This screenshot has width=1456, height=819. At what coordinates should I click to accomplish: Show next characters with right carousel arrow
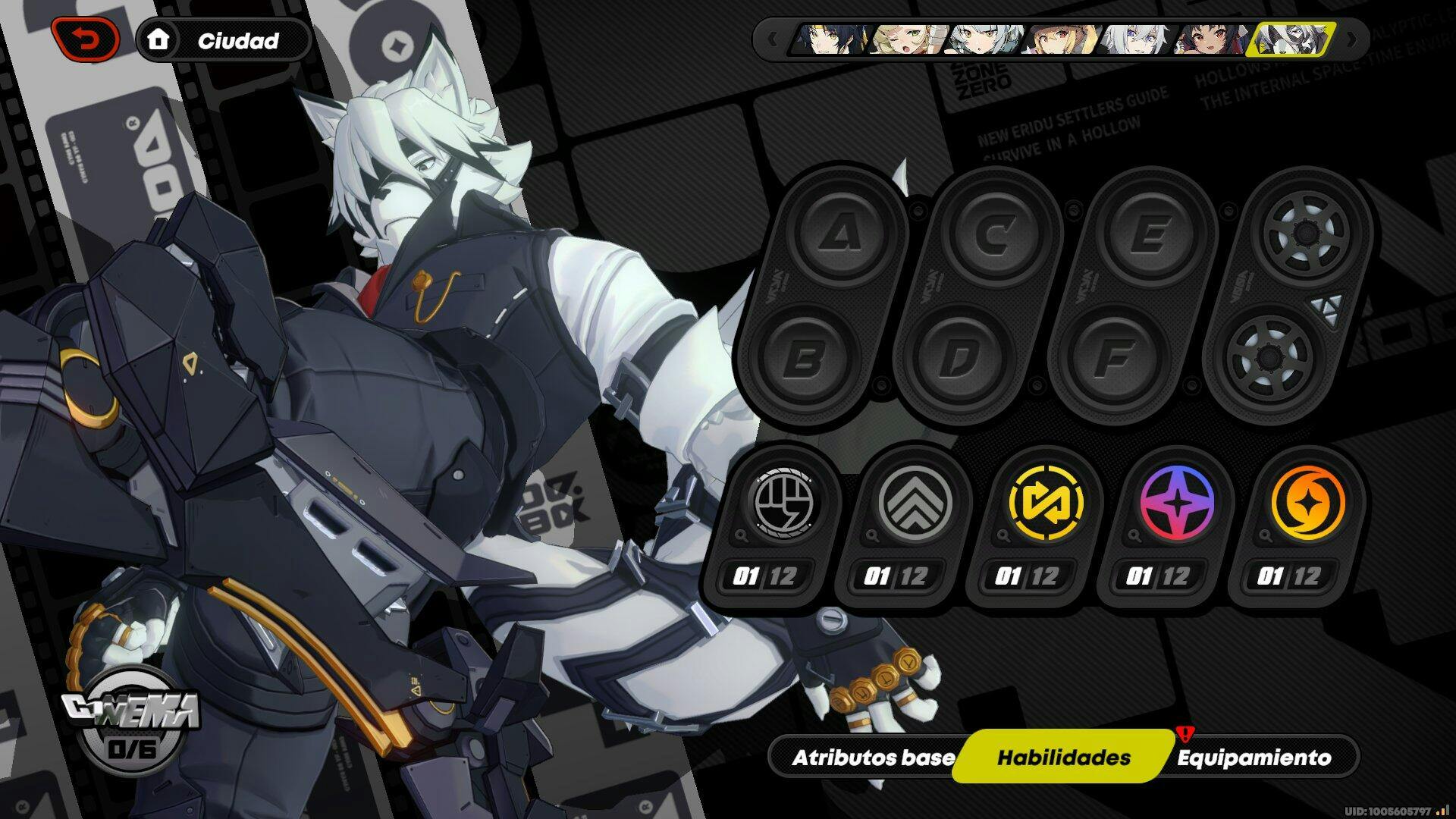coord(1351,39)
